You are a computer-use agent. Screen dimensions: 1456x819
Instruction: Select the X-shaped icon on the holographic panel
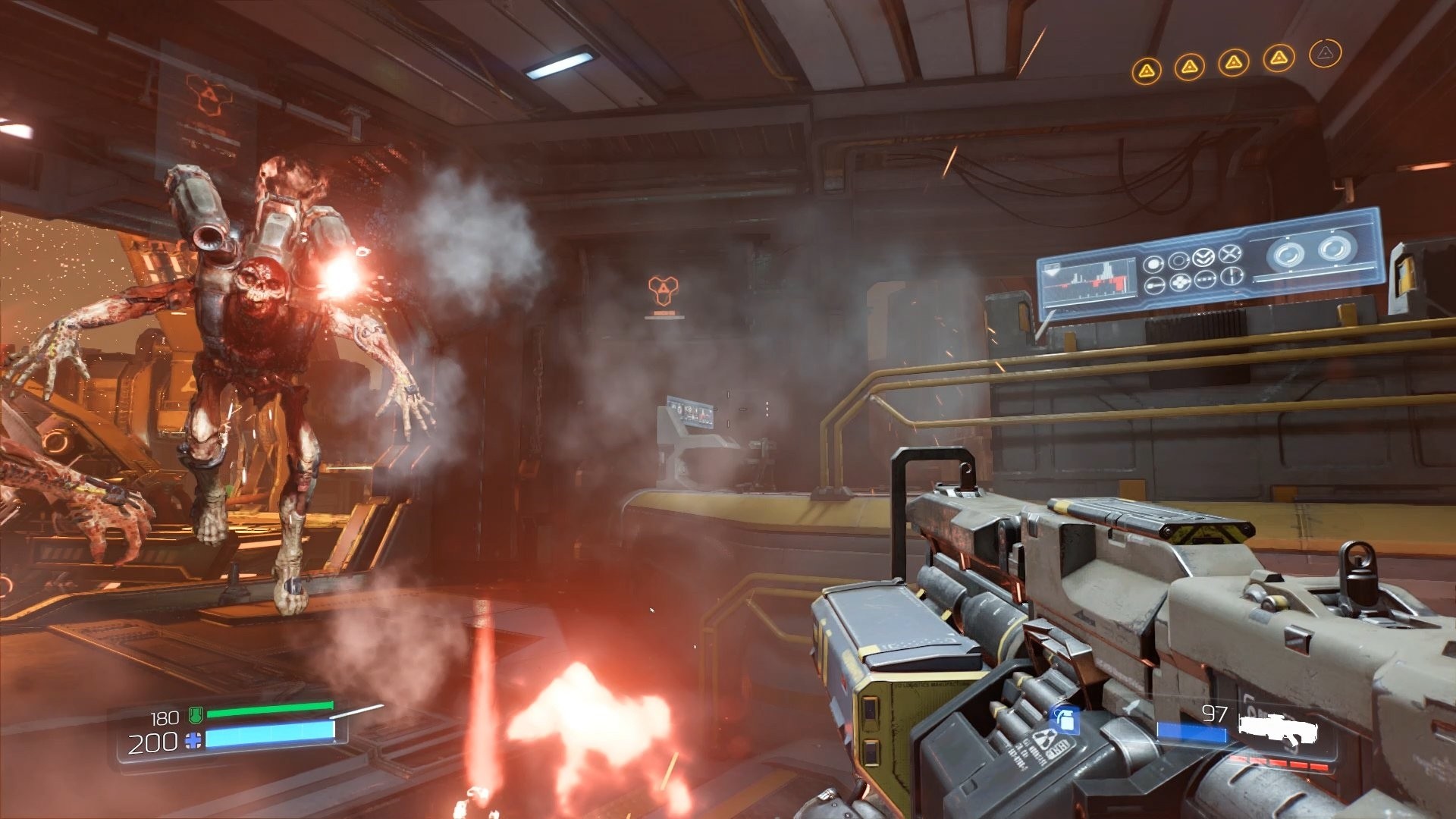tap(1232, 252)
